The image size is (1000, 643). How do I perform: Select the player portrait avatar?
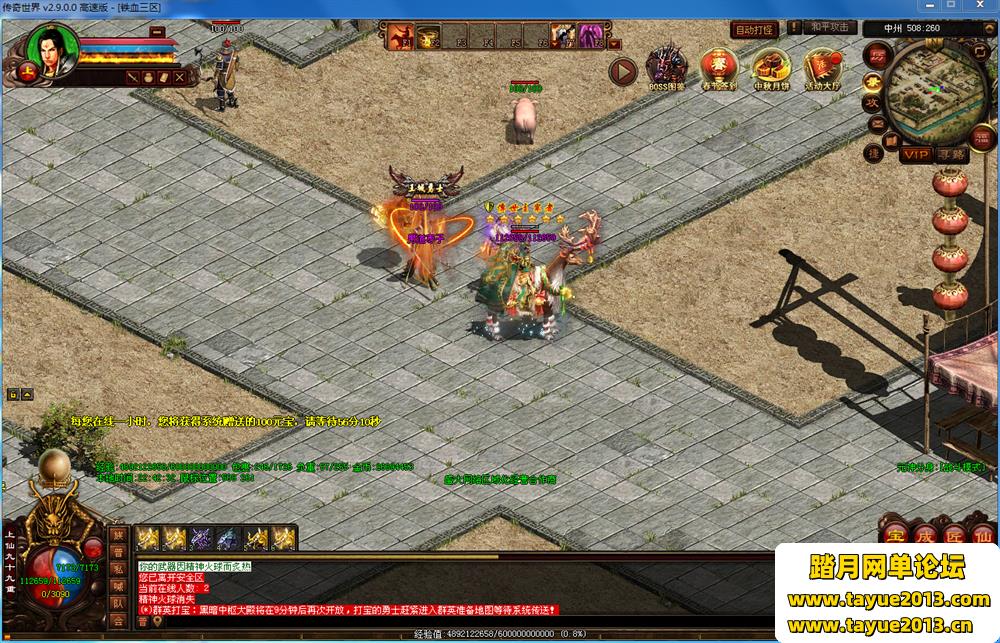pos(52,48)
